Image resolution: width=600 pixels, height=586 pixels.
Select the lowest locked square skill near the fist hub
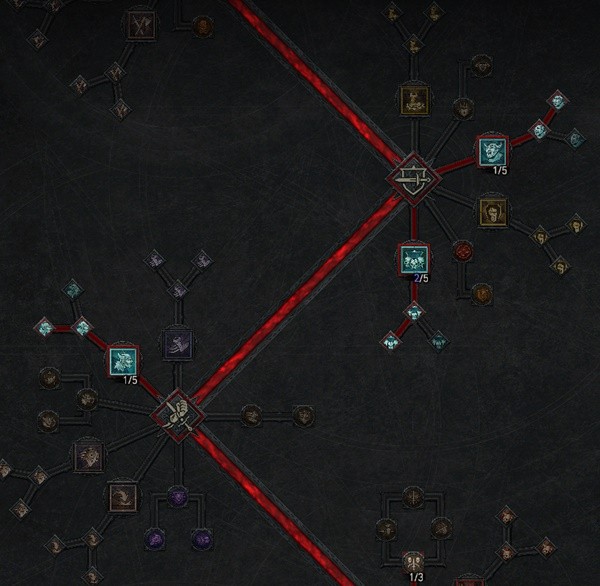(x=122, y=495)
